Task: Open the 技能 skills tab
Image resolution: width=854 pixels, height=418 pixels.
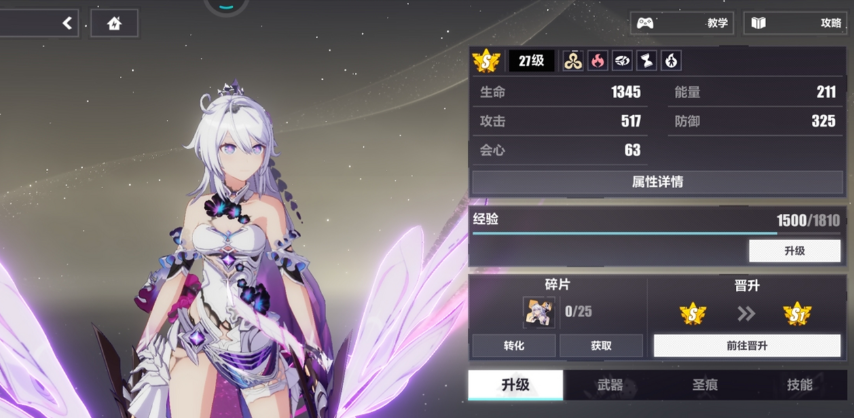Action: click(799, 385)
